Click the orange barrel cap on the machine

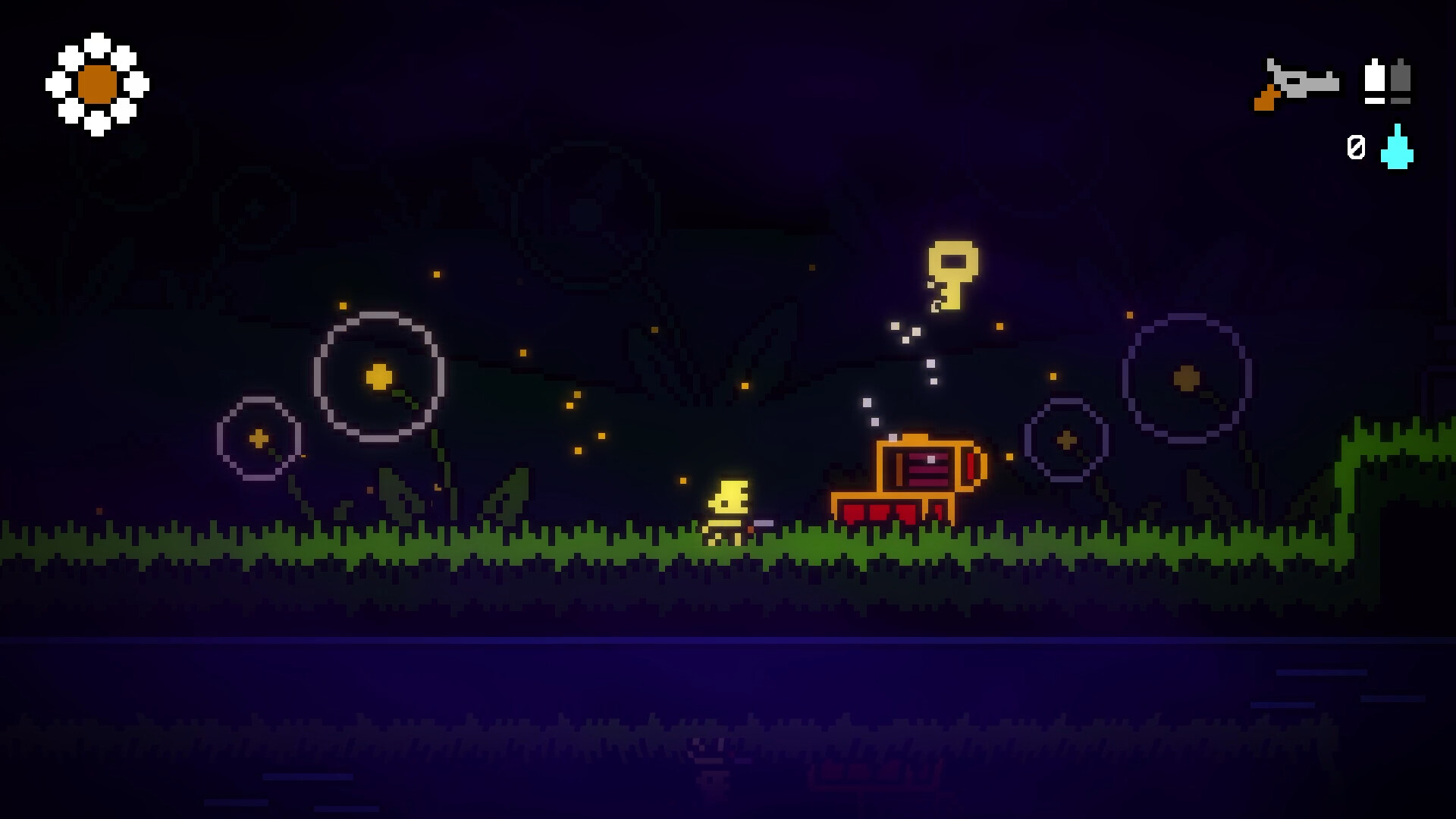[x=973, y=466]
